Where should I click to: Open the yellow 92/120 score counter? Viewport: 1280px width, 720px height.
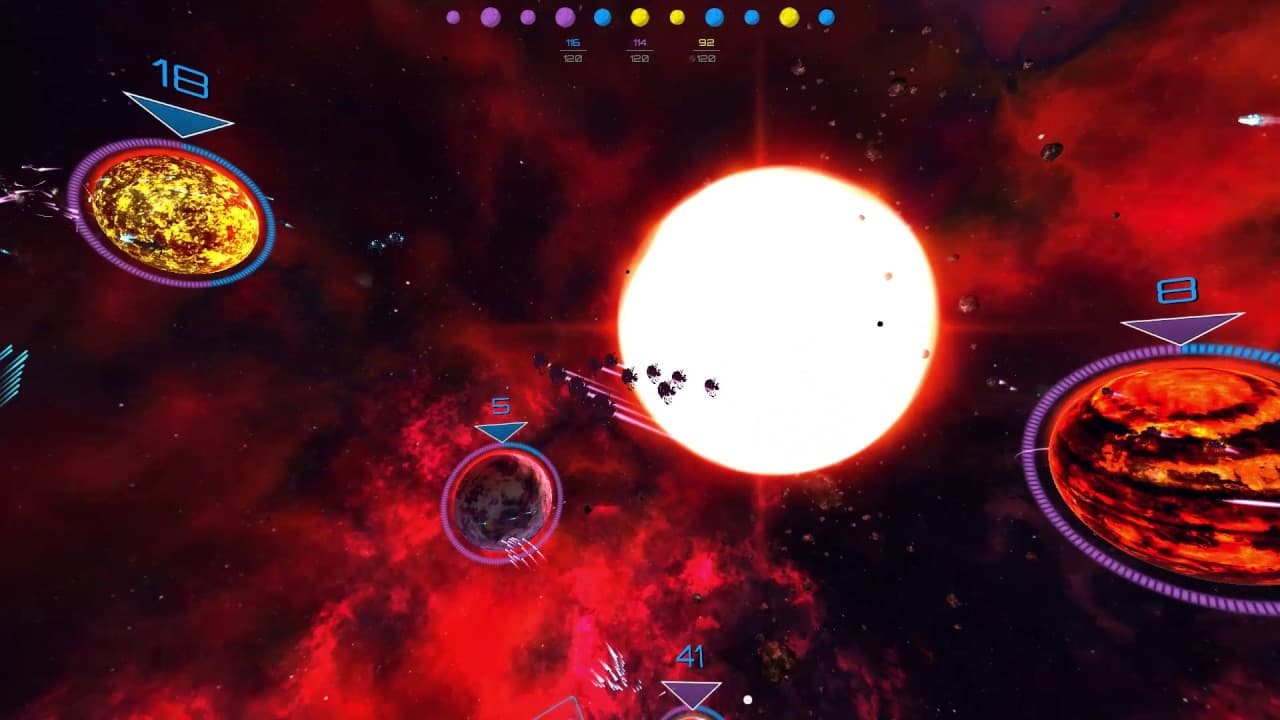point(706,48)
